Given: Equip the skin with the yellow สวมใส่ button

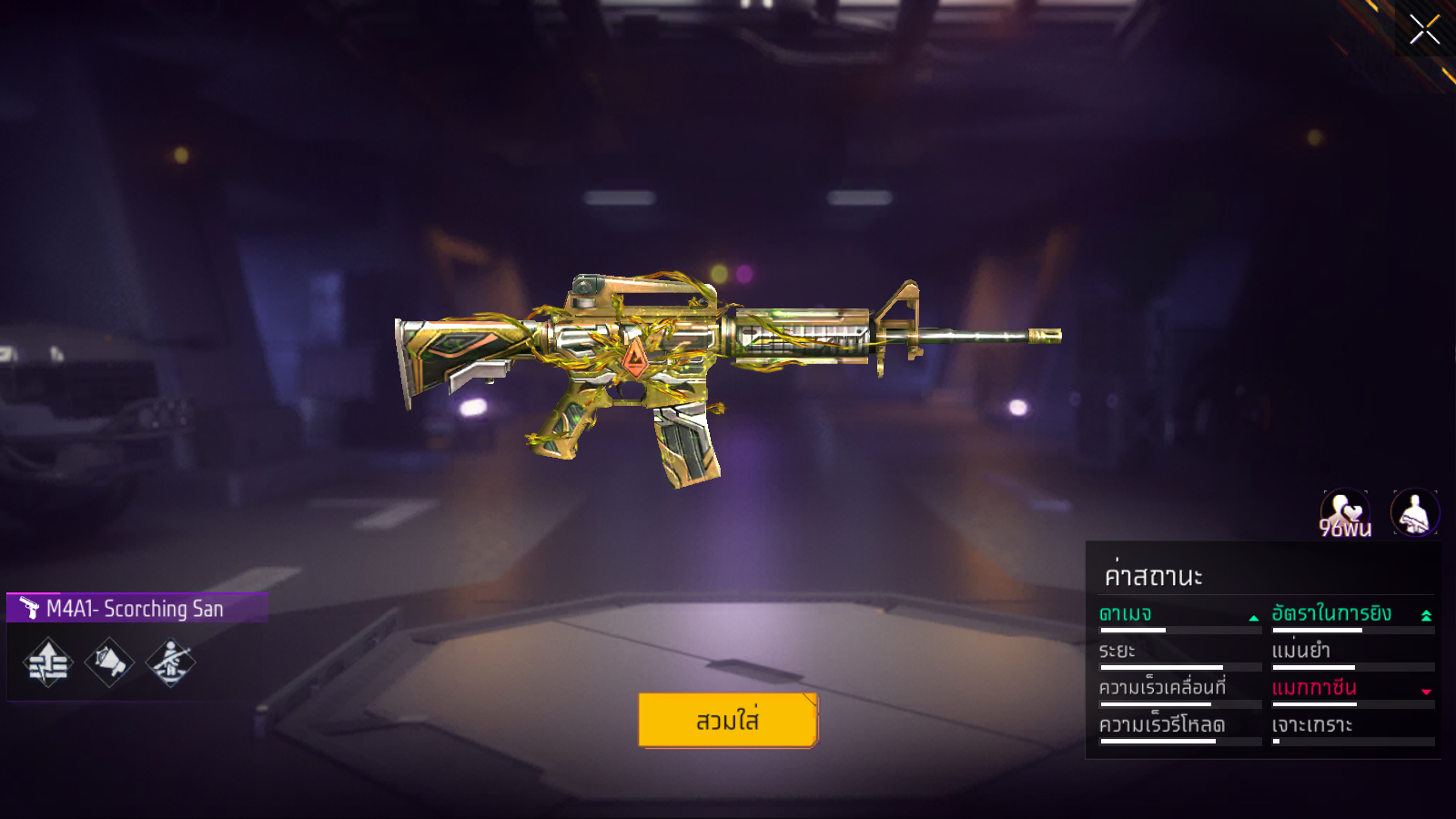Looking at the screenshot, I should point(728,720).
